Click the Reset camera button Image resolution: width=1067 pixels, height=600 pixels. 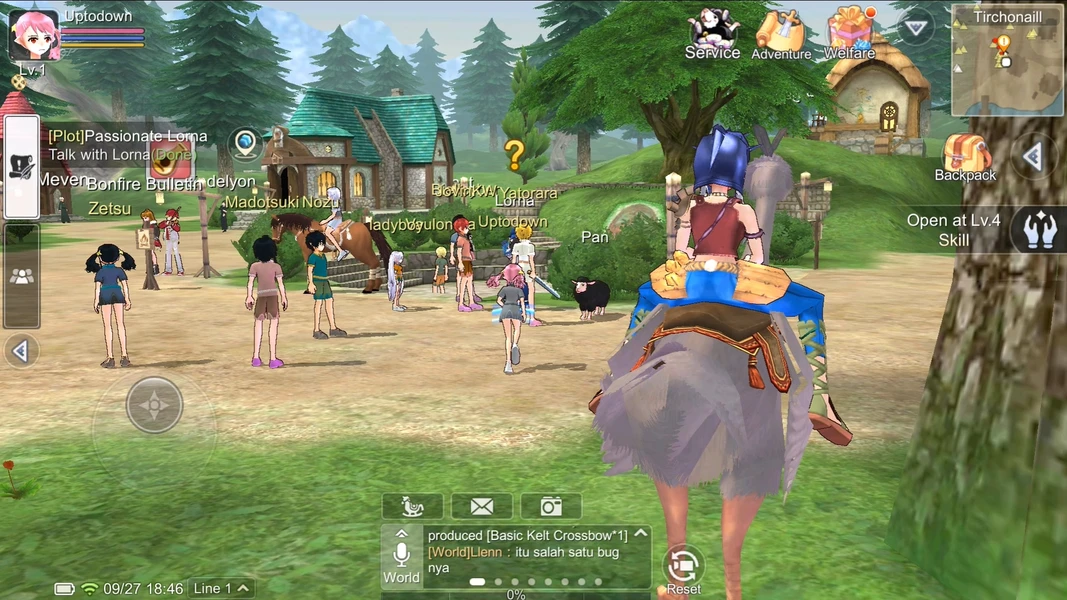pyautogui.click(x=683, y=567)
